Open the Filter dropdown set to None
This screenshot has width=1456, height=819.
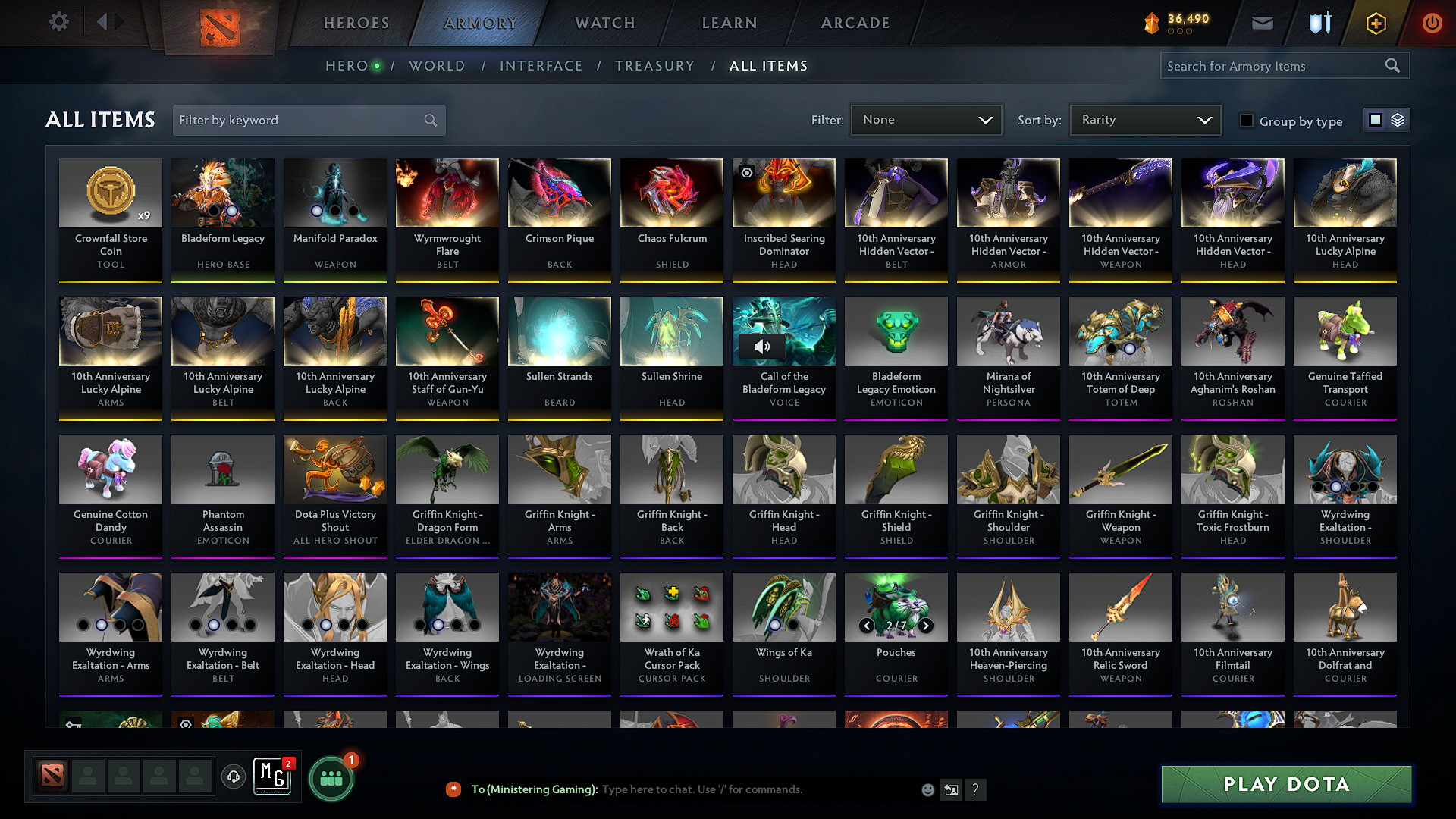(926, 119)
